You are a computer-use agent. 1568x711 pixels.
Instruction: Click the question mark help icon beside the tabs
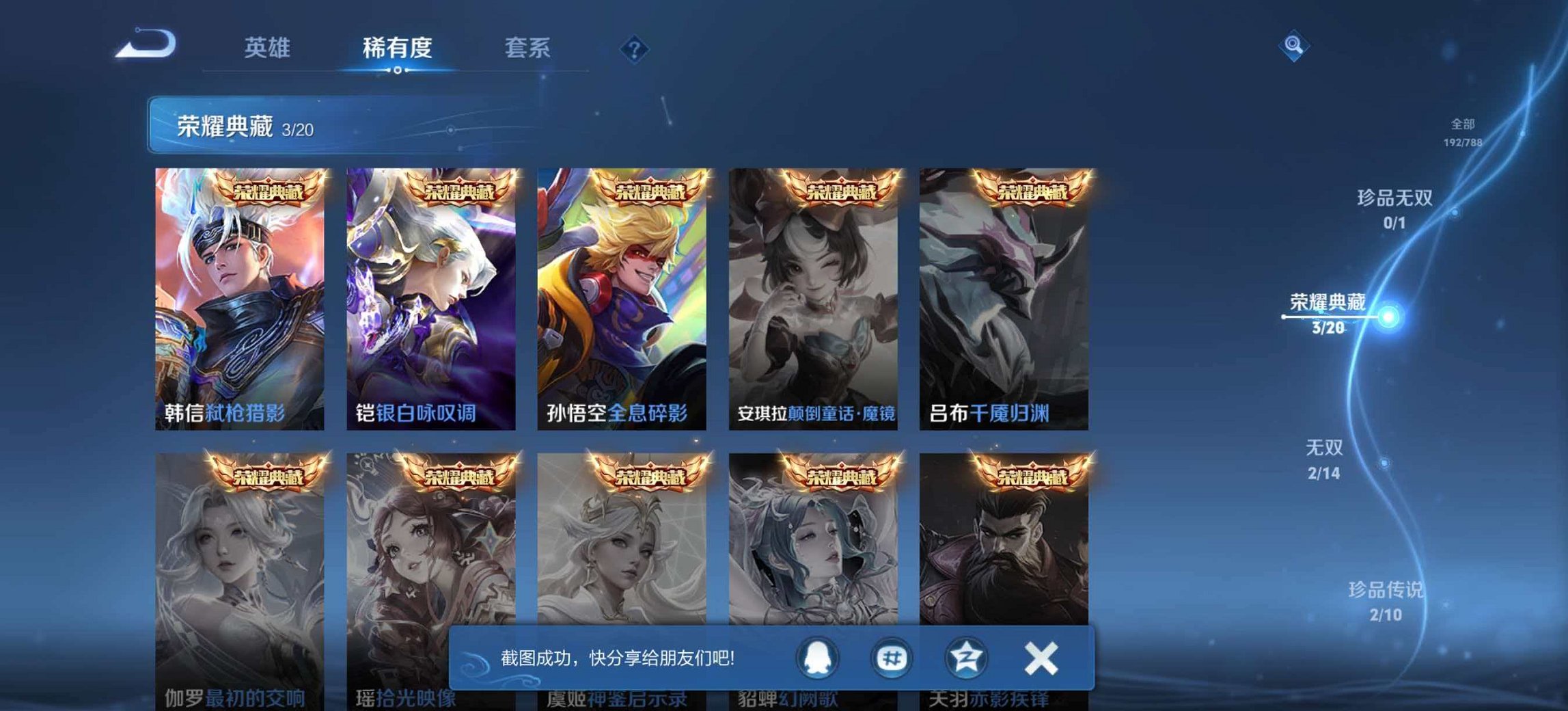click(635, 48)
